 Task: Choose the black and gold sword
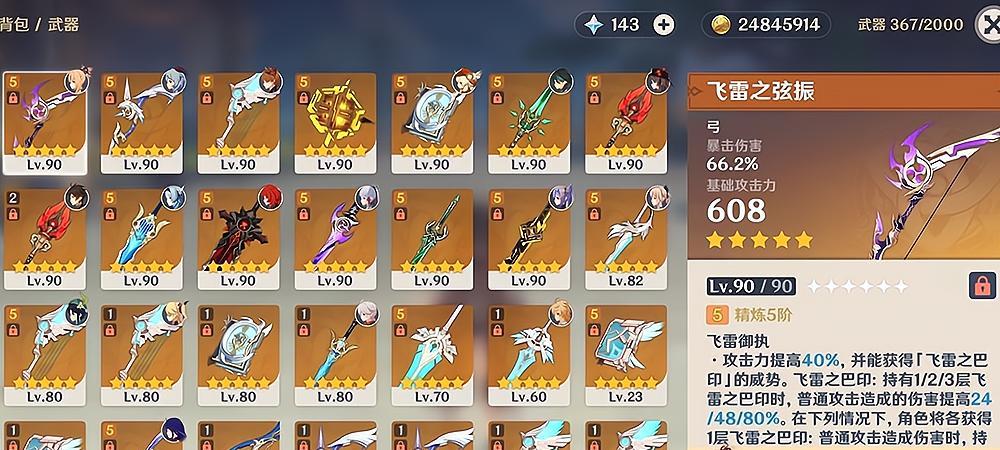[x=528, y=234]
